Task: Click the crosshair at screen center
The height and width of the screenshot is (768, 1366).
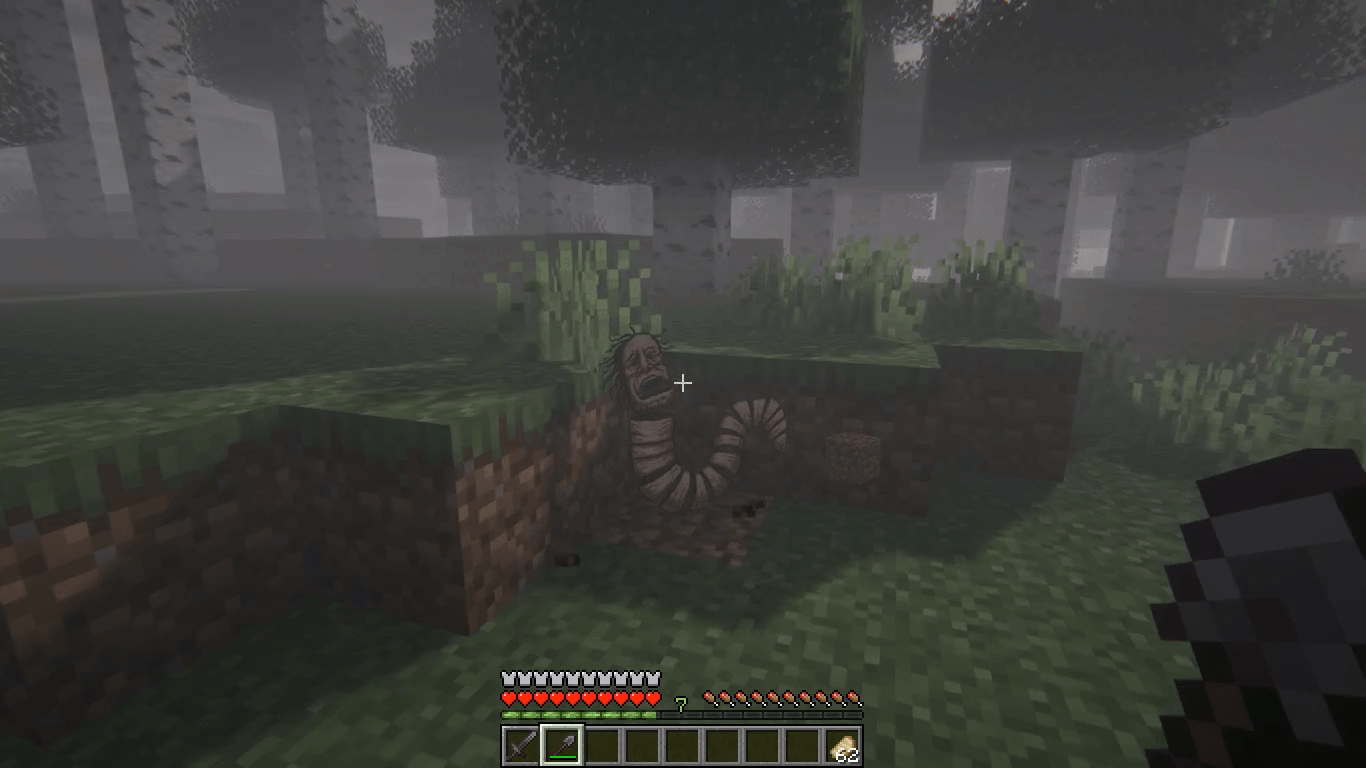Action: 683,383
